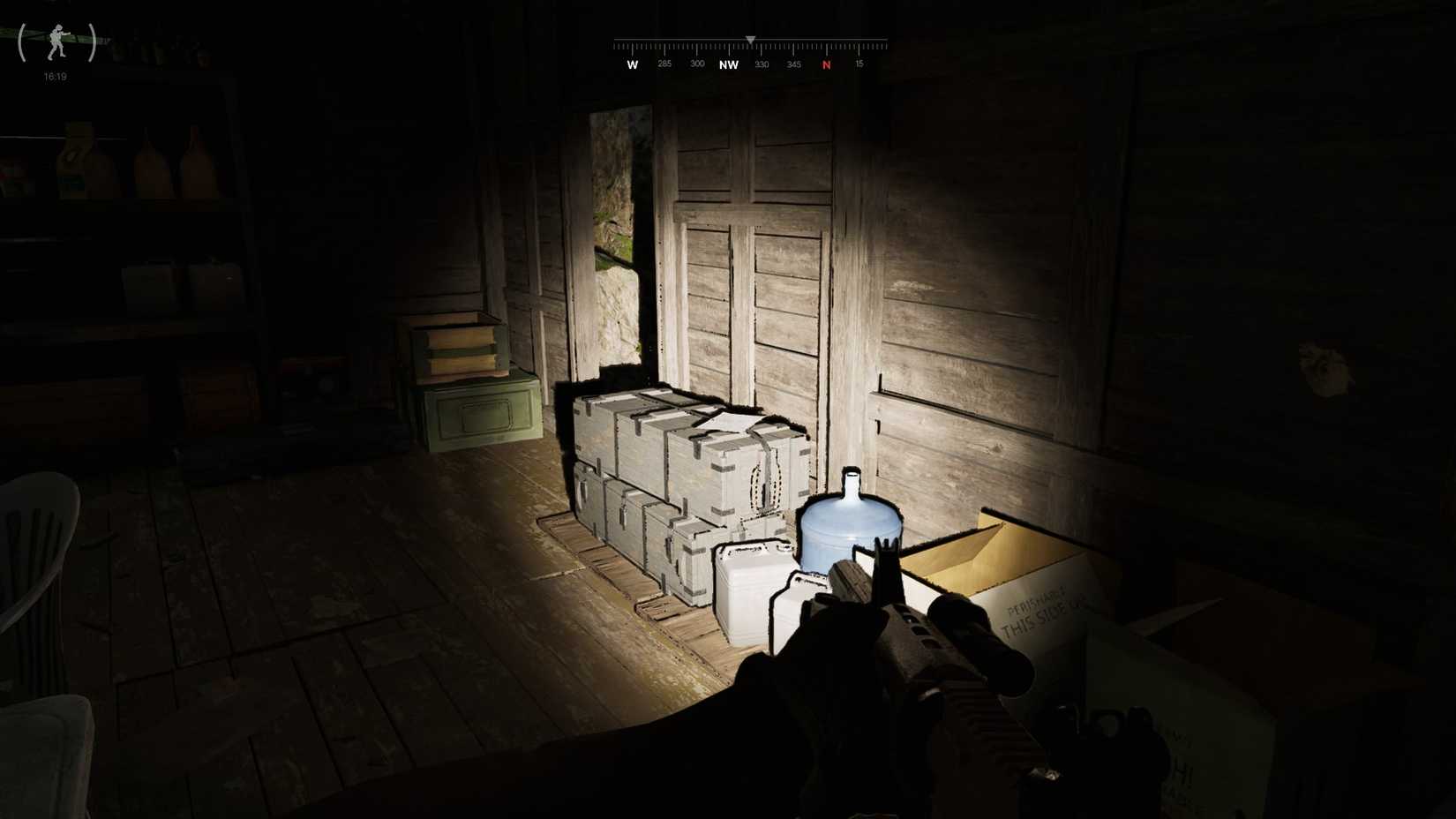Click the 330 bearing number on the compass

761,64
